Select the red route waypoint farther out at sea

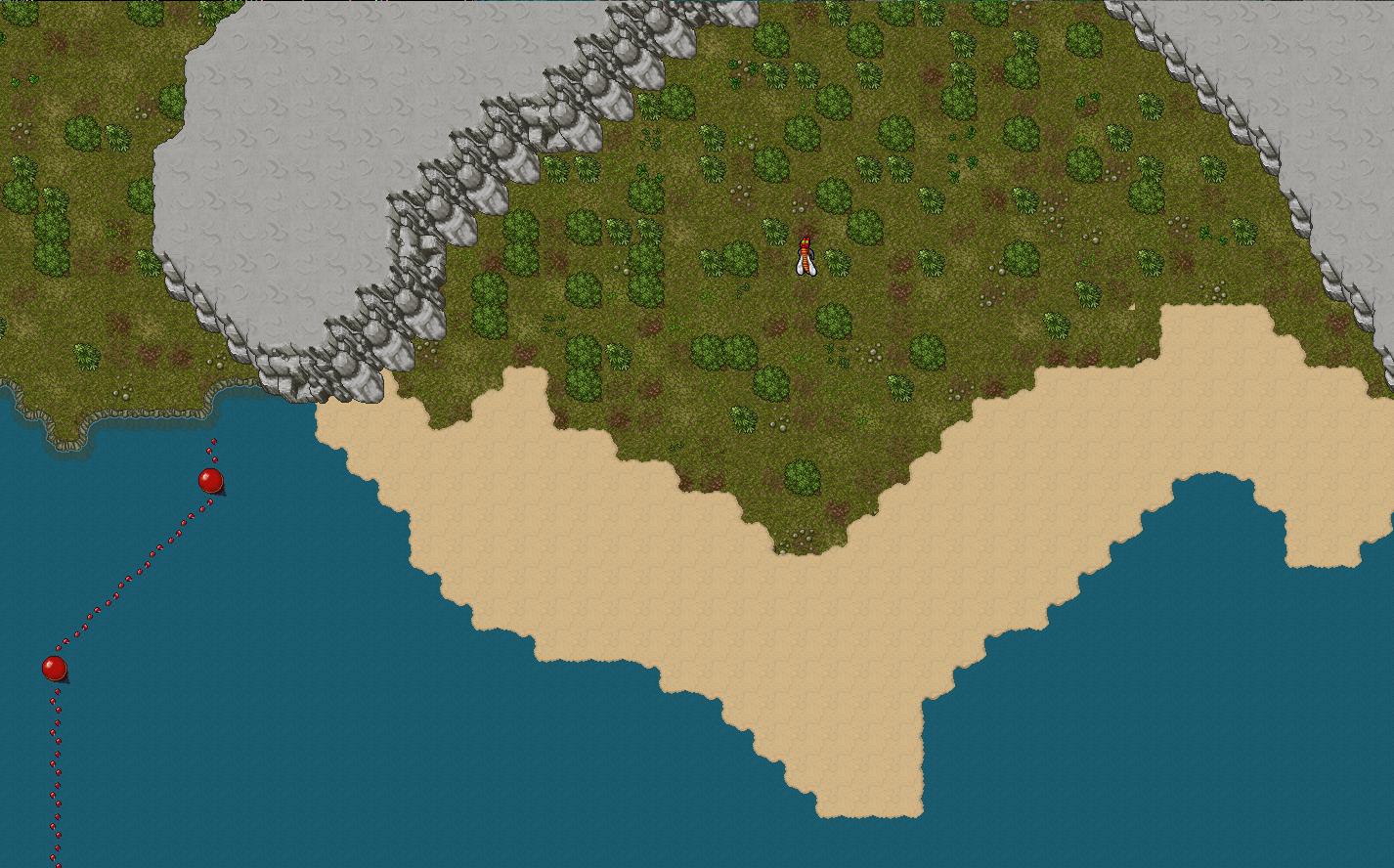55,669
